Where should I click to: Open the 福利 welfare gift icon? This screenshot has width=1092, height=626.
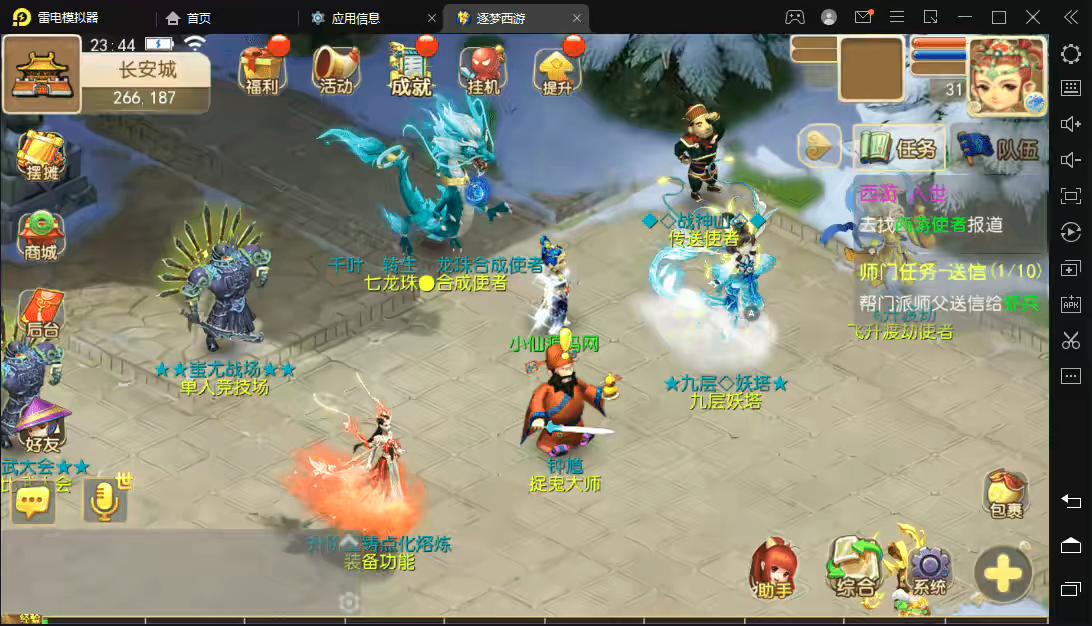pyautogui.click(x=261, y=68)
